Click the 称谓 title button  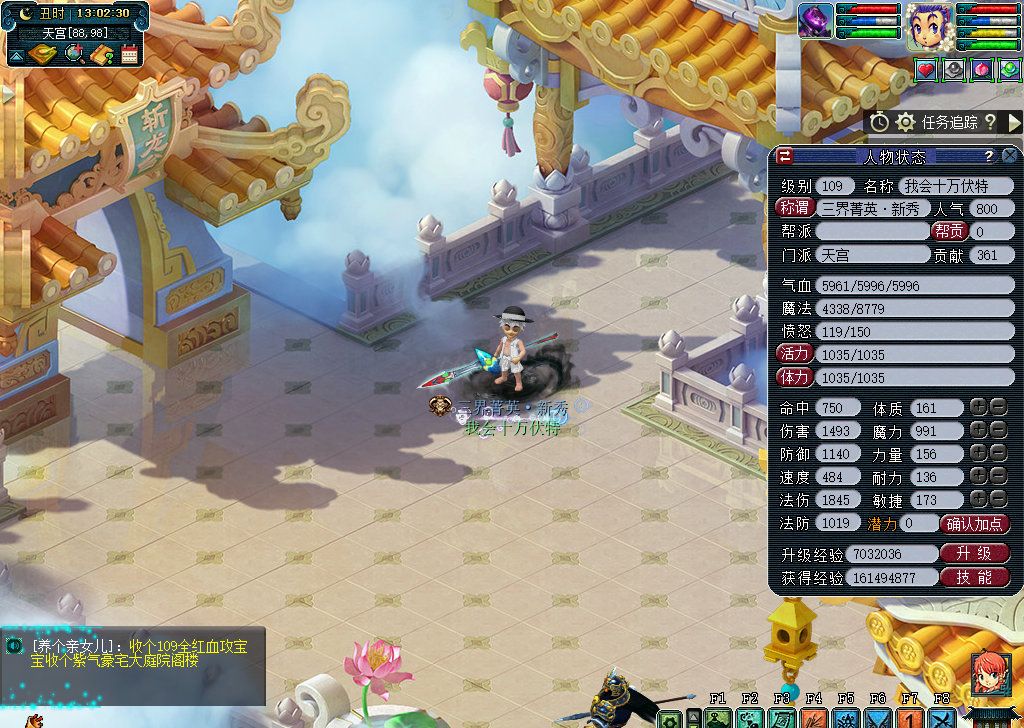pos(794,208)
